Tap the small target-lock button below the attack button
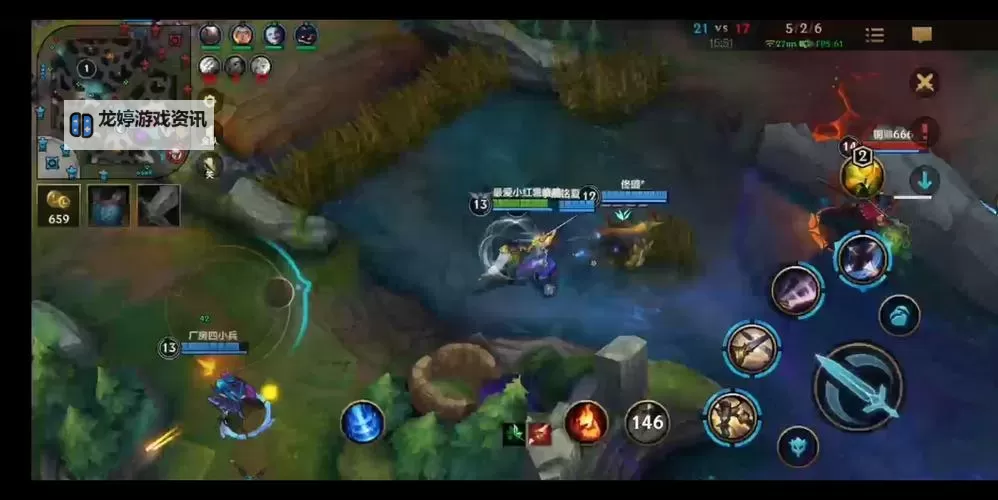Image resolution: width=998 pixels, height=500 pixels. coord(797,446)
